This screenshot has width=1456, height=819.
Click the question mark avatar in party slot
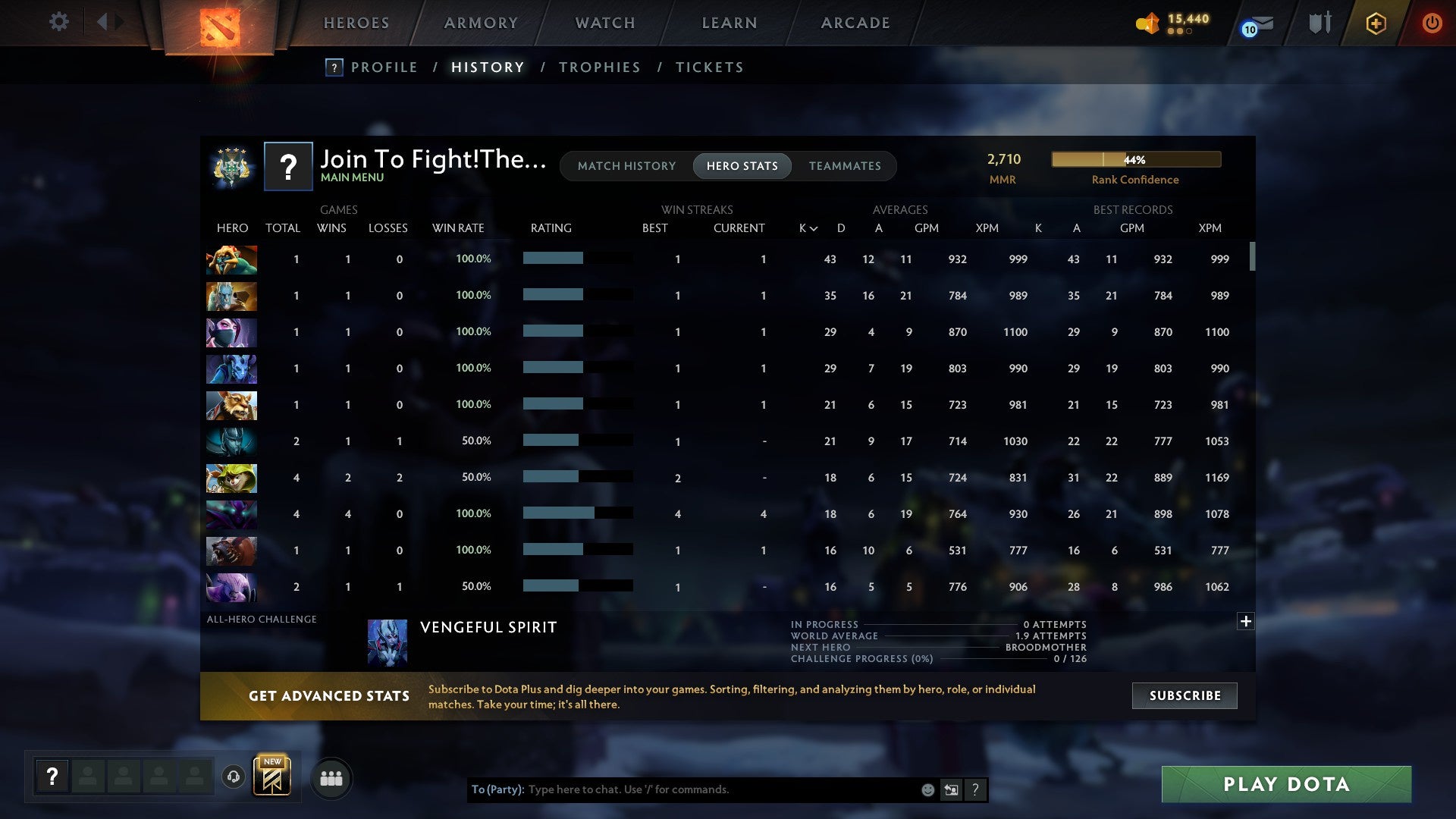(x=51, y=777)
